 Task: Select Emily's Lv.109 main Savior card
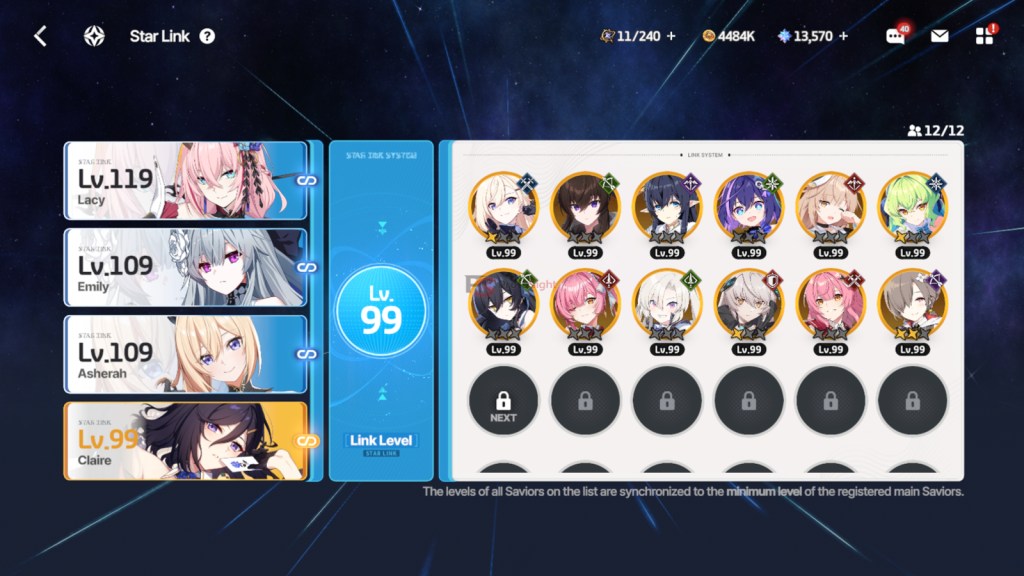click(185, 267)
